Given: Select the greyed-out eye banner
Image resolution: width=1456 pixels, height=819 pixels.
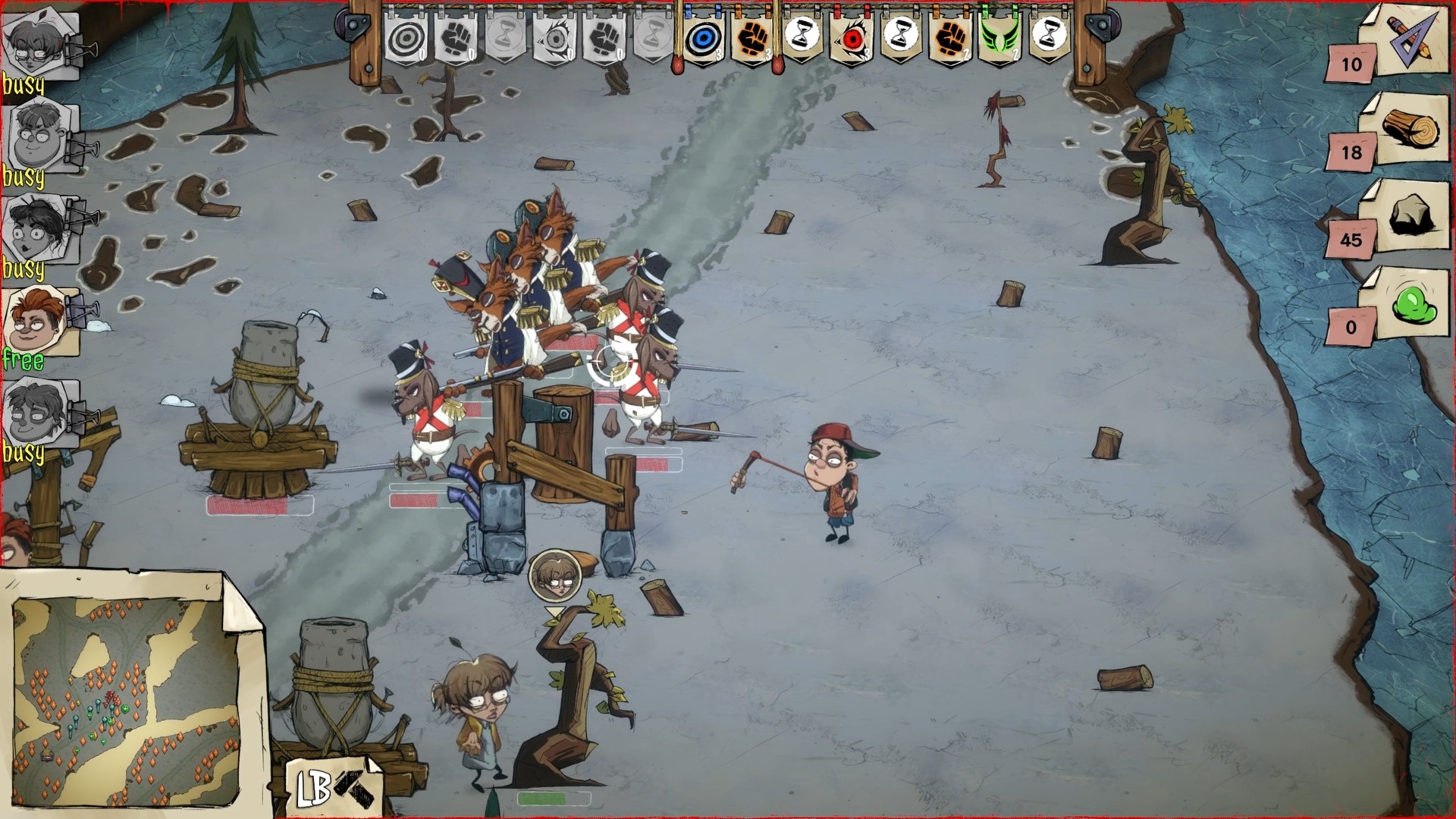Looking at the screenshot, I should [554, 36].
